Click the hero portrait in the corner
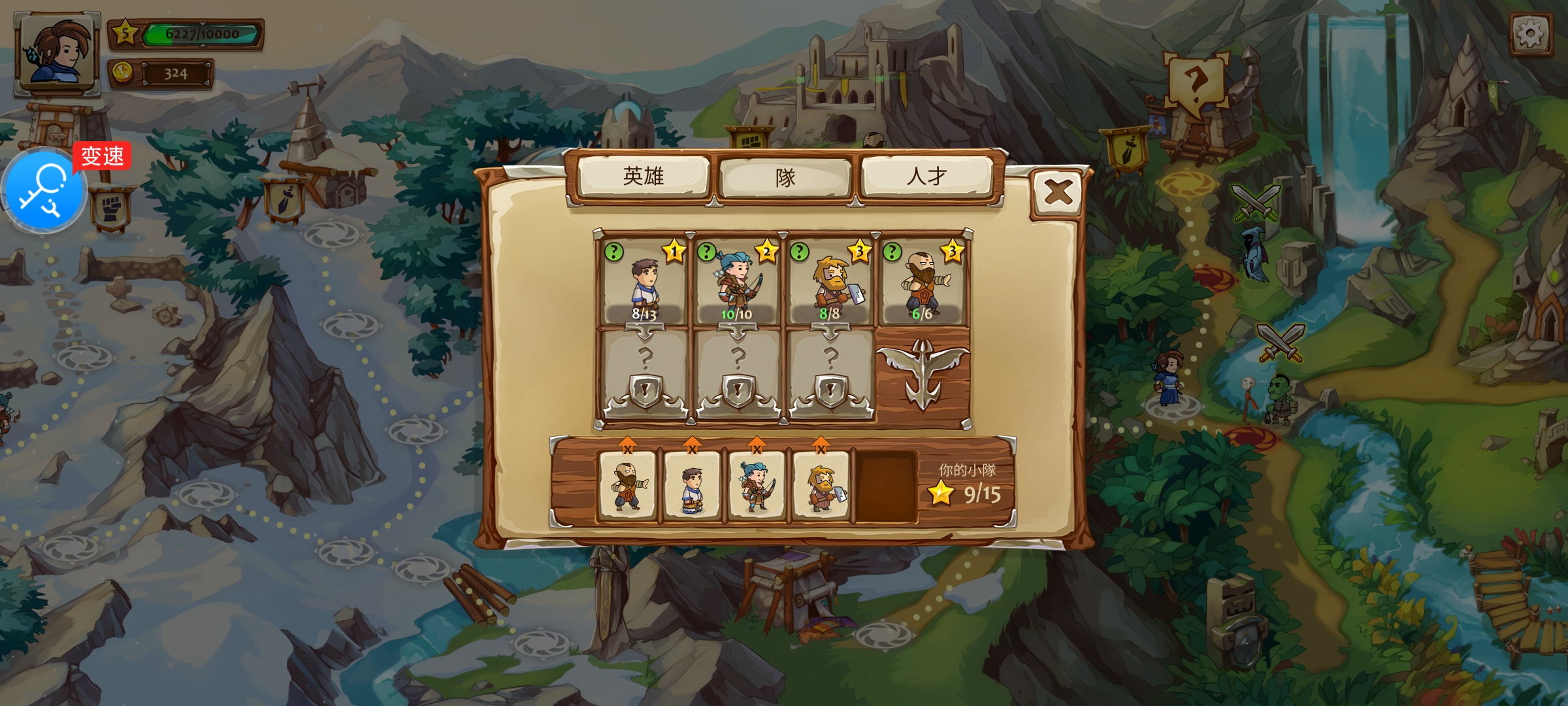Screen dimensions: 1568x706 [57, 52]
